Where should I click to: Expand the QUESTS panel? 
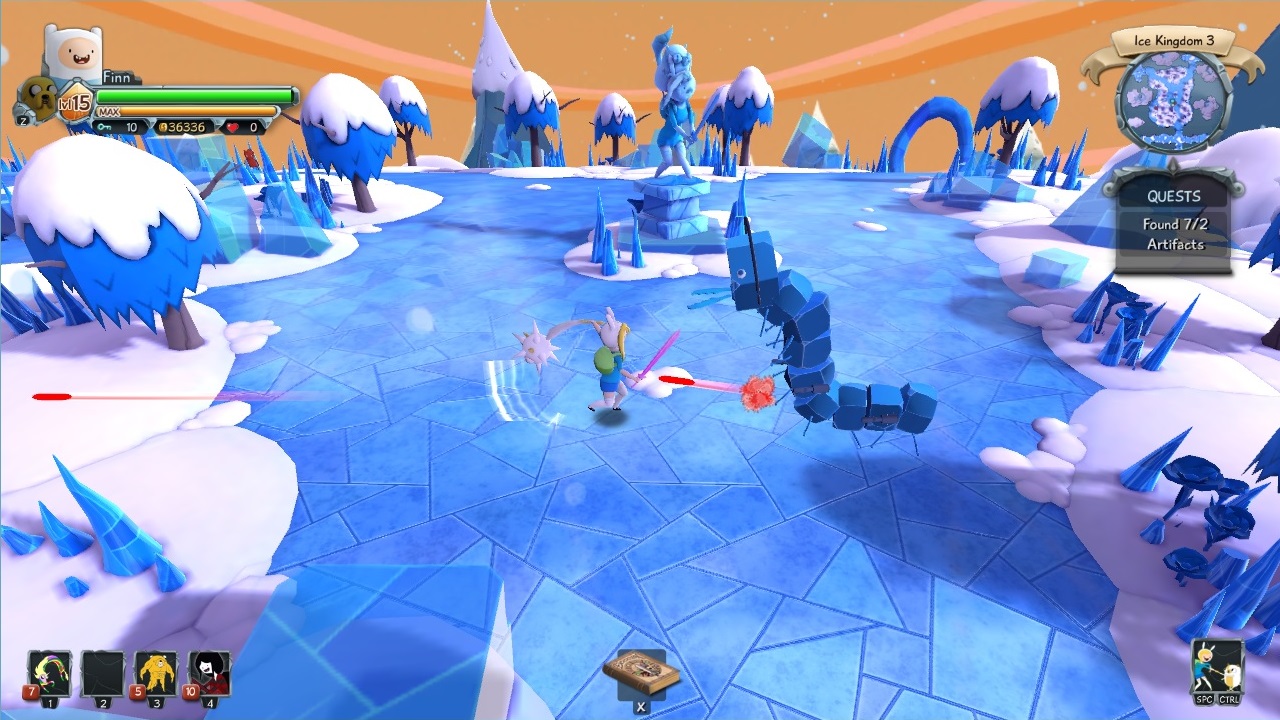point(1173,196)
